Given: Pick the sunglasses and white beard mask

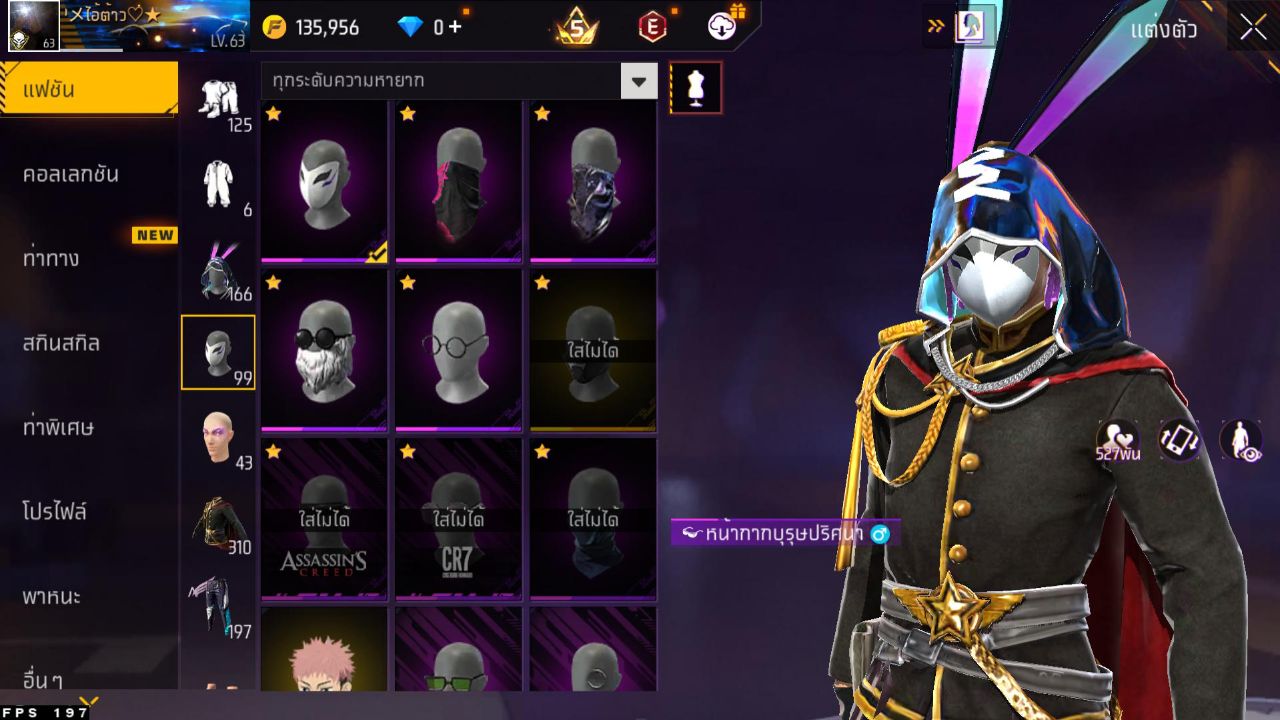Looking at the screenshot, I should (x=324, y=350).
